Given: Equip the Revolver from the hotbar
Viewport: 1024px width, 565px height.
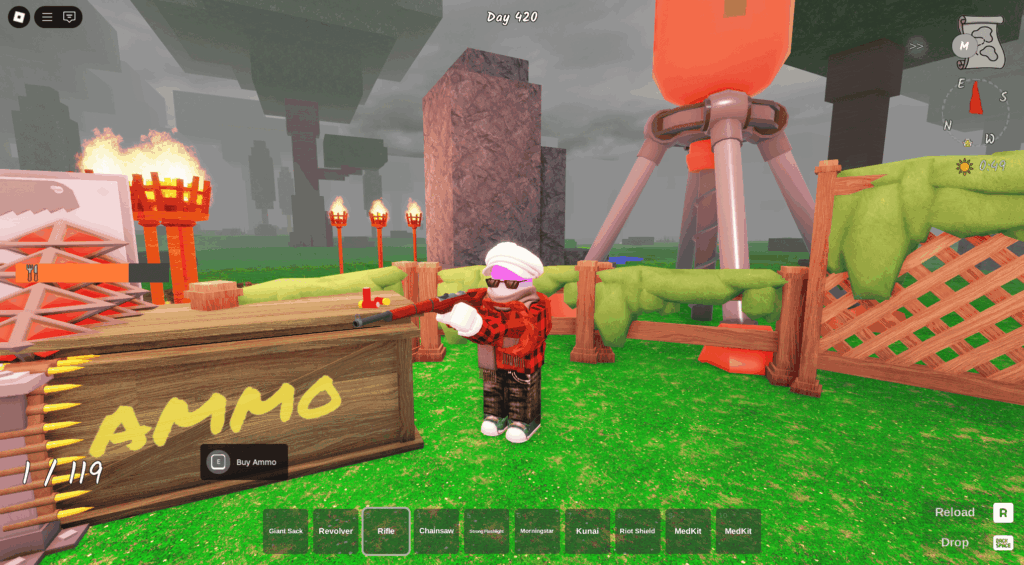Looking at the screenshot, I should click(336, 531).
